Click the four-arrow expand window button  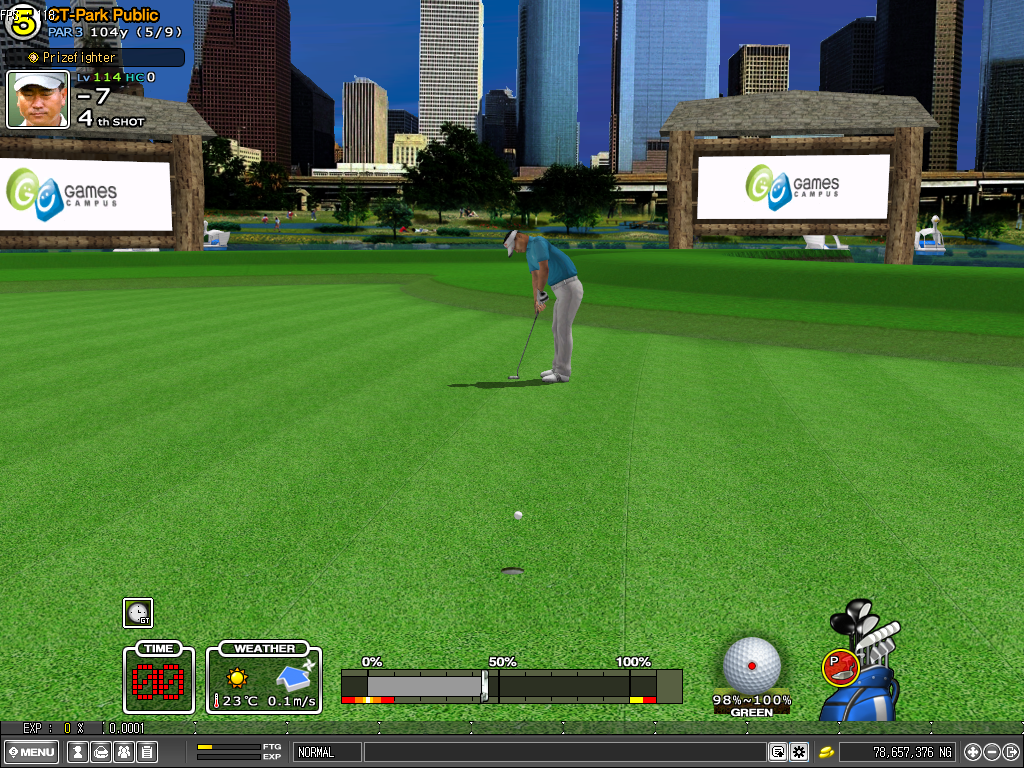(x=972, y=752)
